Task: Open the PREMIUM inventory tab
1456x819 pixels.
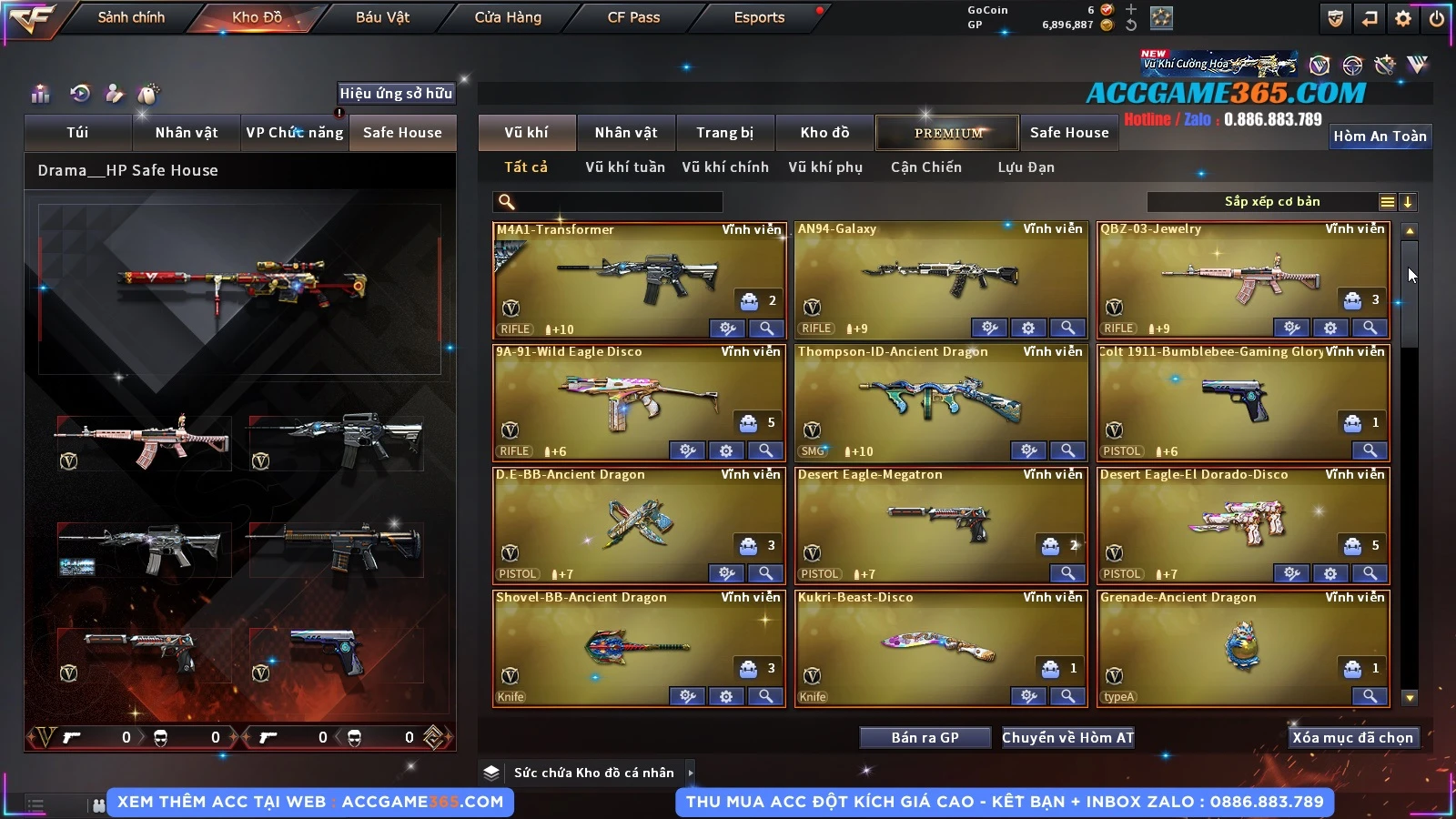Action: (947, 133)
